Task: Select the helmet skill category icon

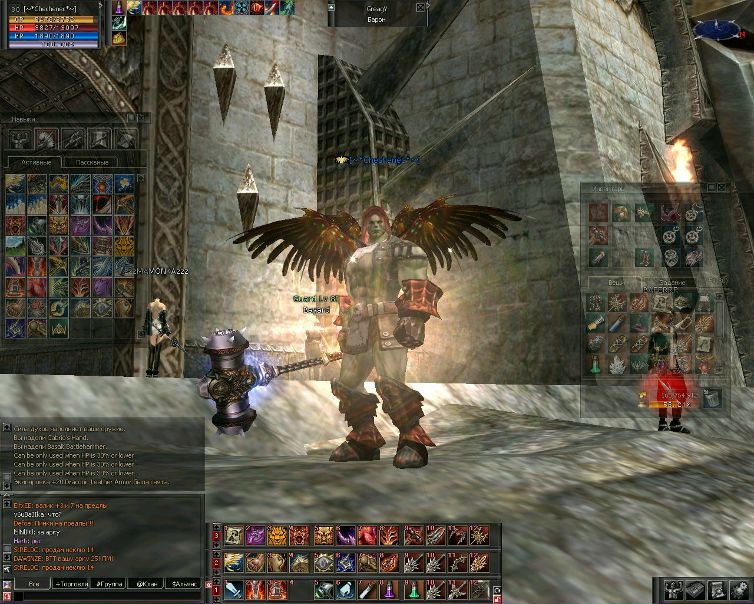Action: (x=46, y=138)
